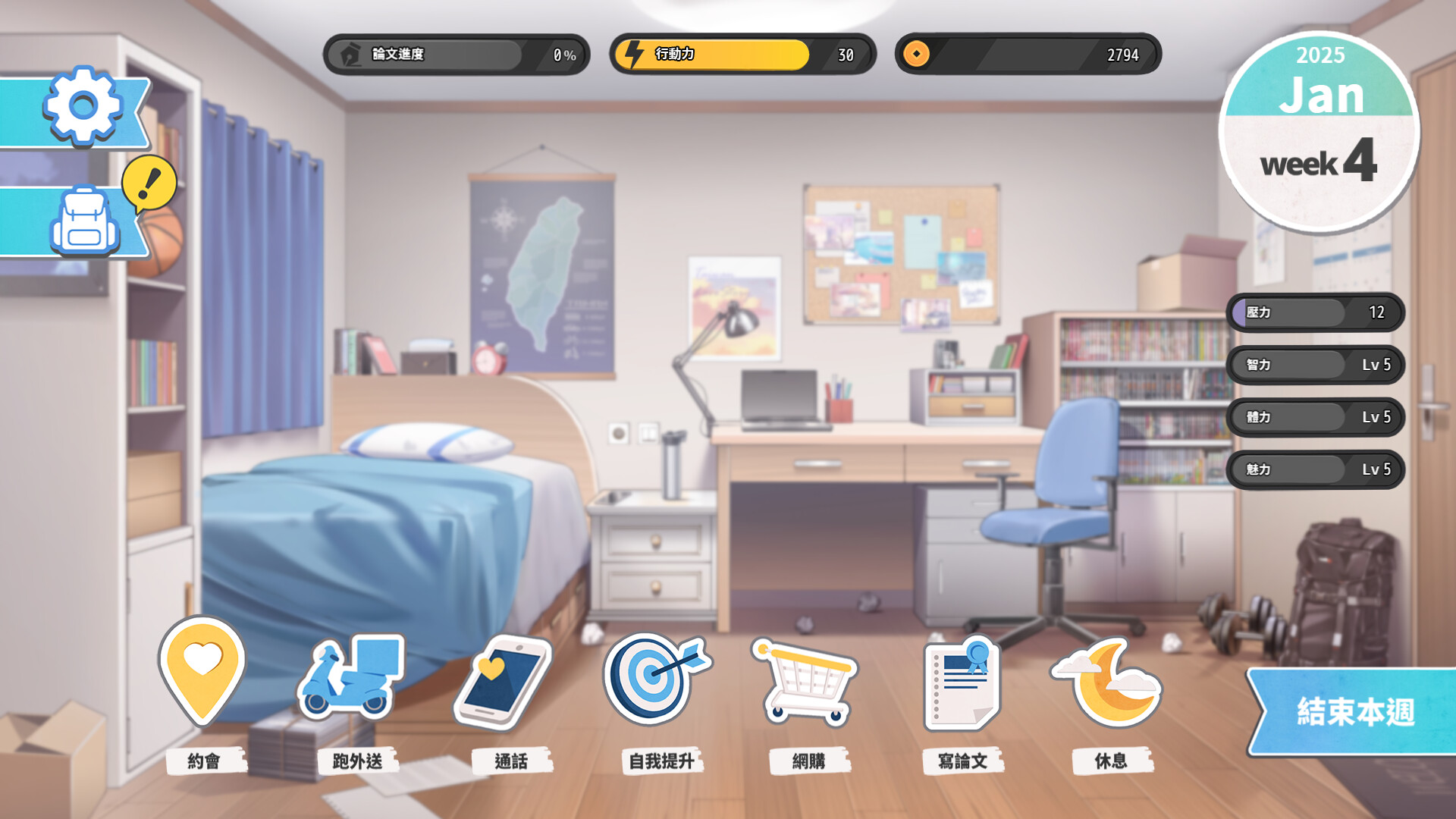Click the 休息 rest moon icon
This screenshot has width=1456, height=819.
point(1107,683)
